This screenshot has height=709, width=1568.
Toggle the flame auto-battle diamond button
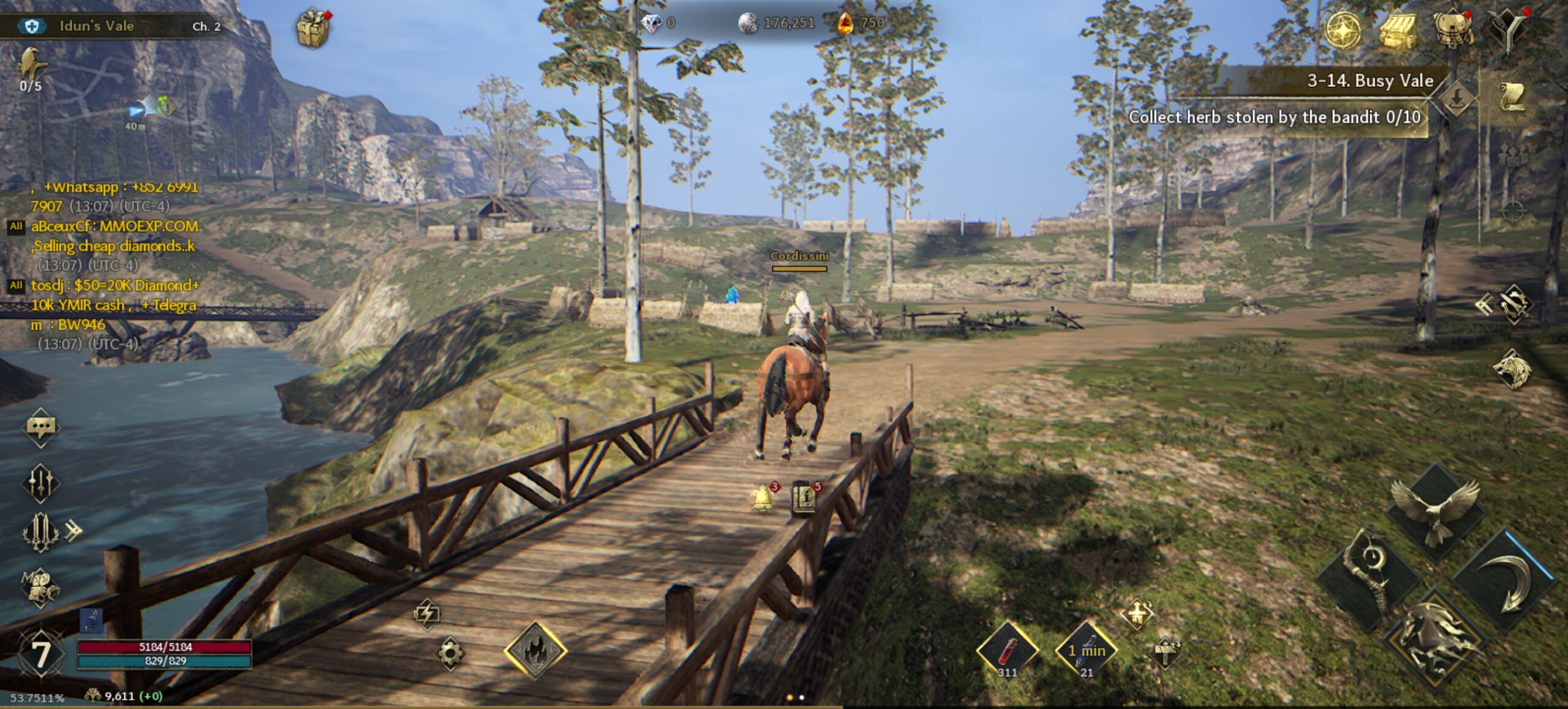click(x=535, y=650)
